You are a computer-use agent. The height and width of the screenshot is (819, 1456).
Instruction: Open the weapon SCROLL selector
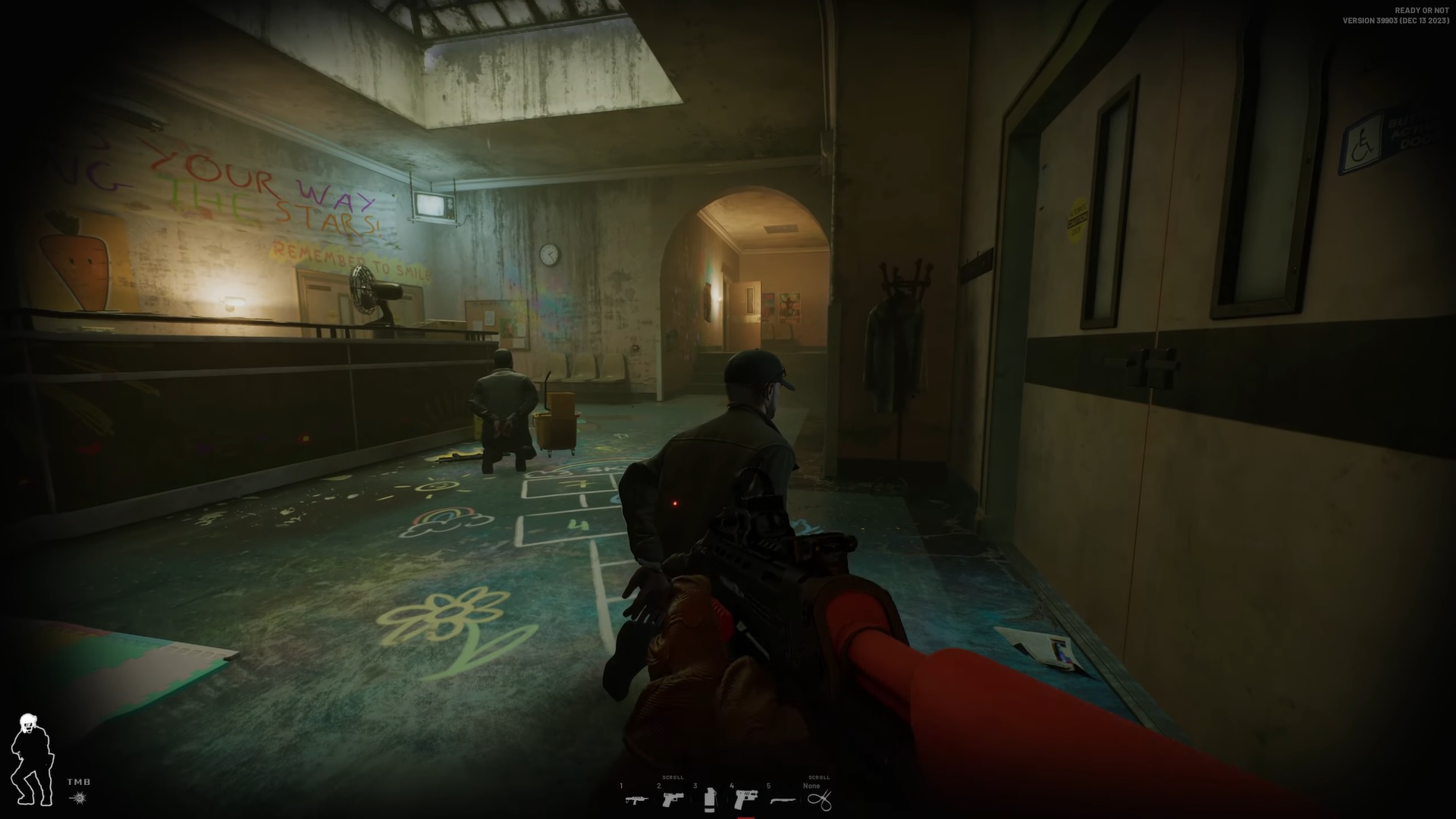[x=673, y=777]
